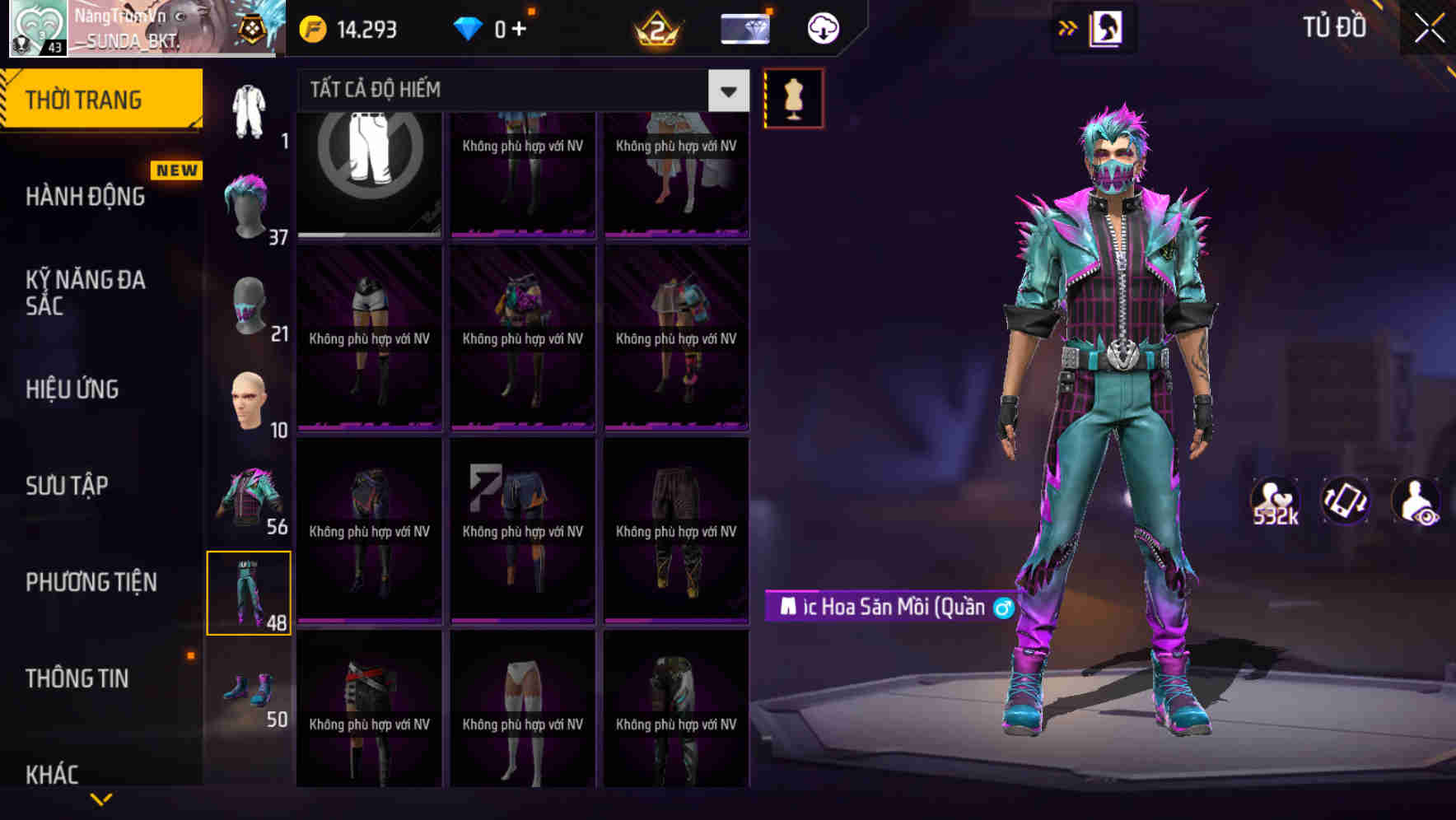Switch to the HÀNH ĐỘNG tab
The width and height of the screenshot is (1456, 820).
coord(86,197)
